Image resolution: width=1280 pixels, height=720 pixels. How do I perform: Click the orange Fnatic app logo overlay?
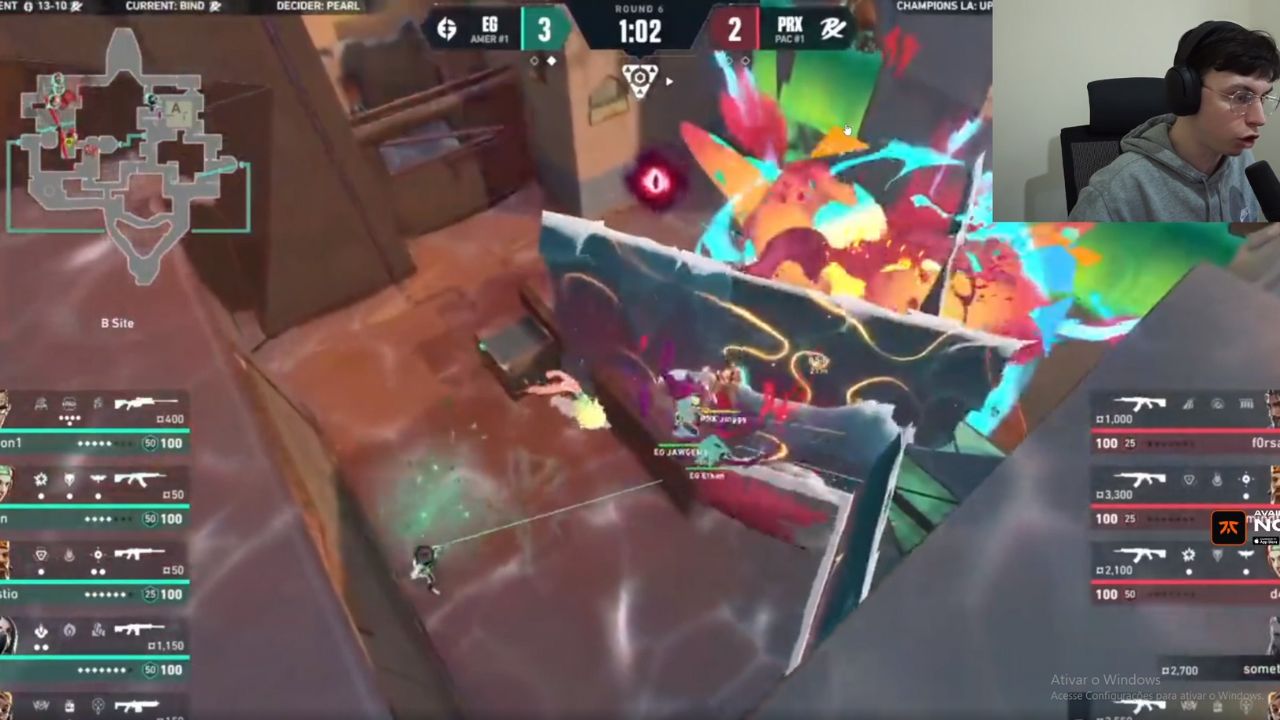pyautogui.click(x=1227, y=527)
